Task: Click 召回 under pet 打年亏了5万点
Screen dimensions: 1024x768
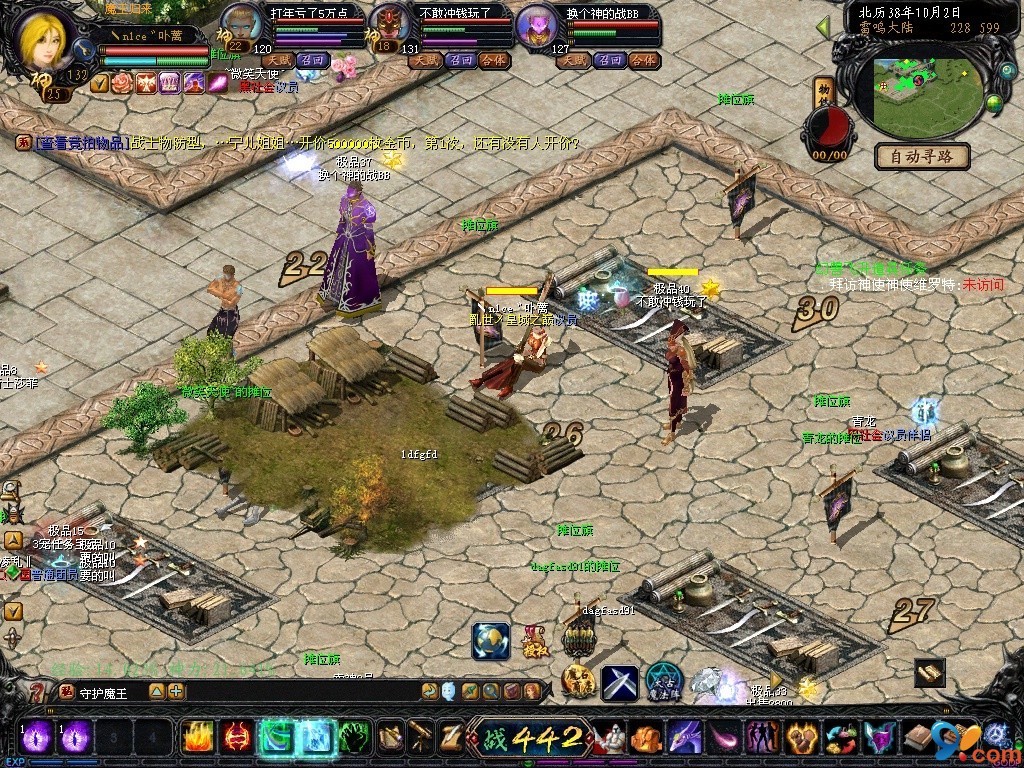Action: pos(312,60)
